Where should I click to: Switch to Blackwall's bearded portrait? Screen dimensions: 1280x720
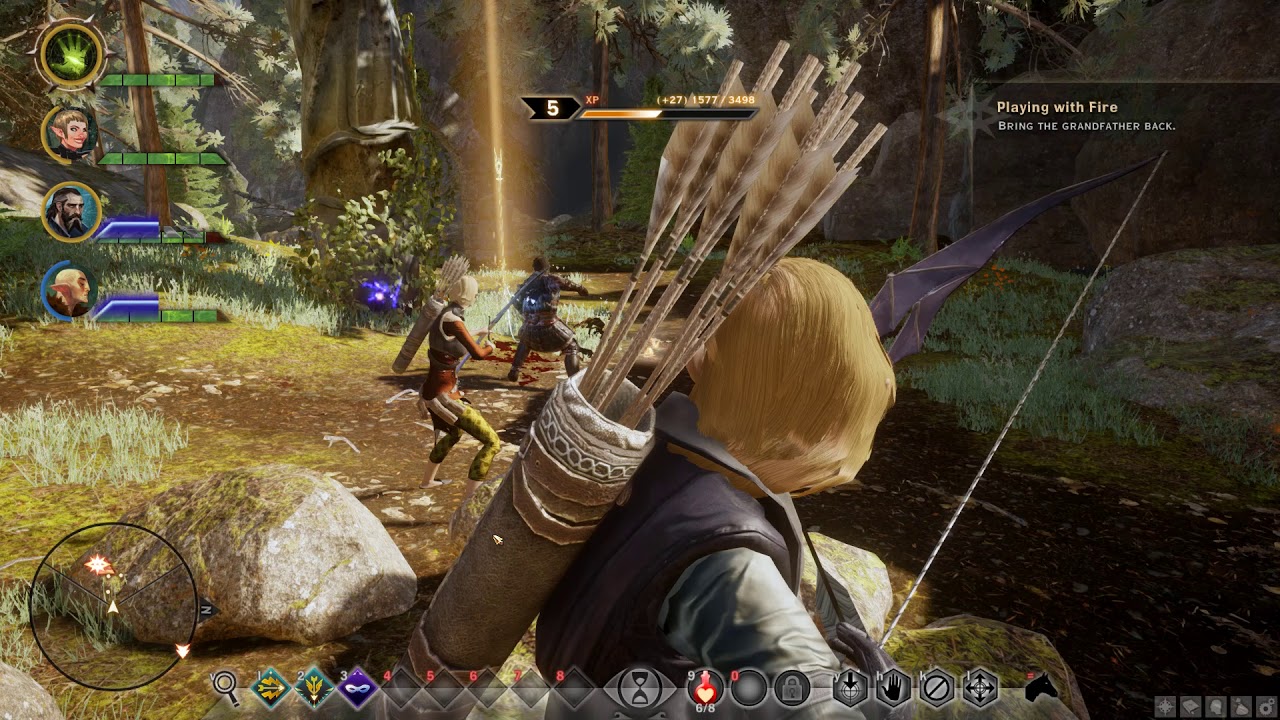click(70, 212)
